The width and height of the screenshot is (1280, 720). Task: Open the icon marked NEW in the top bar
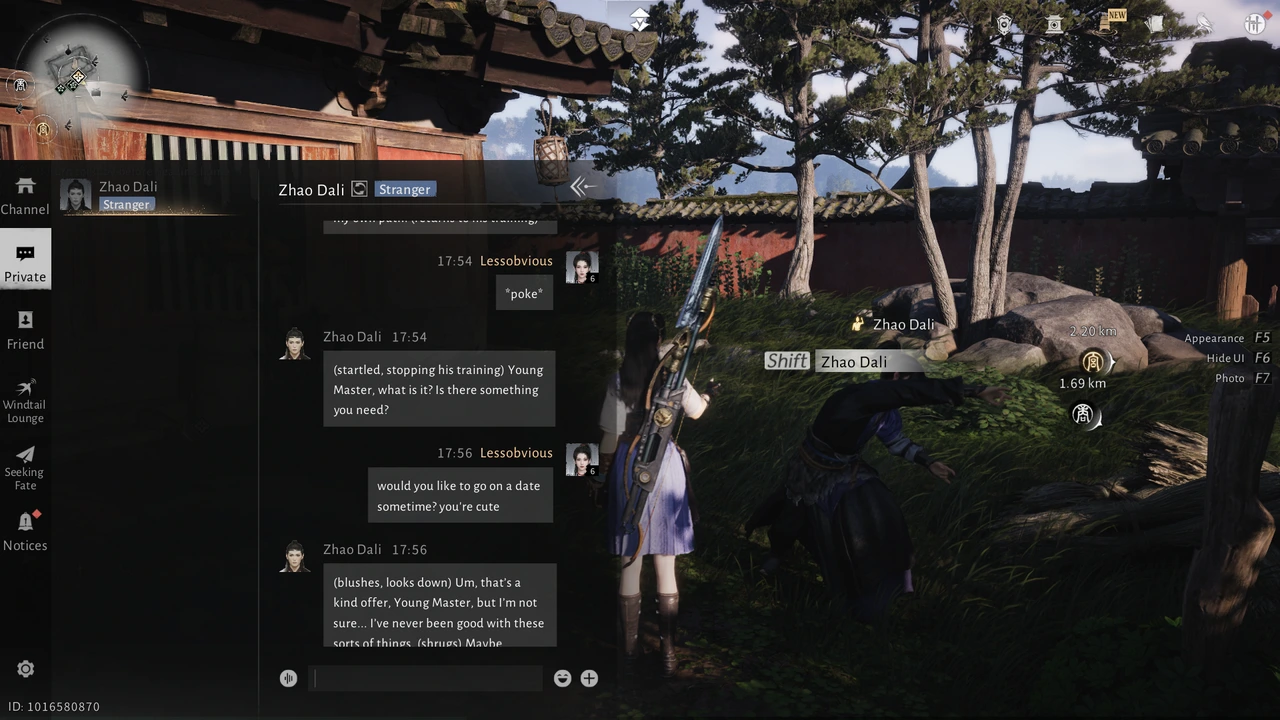1107,23
